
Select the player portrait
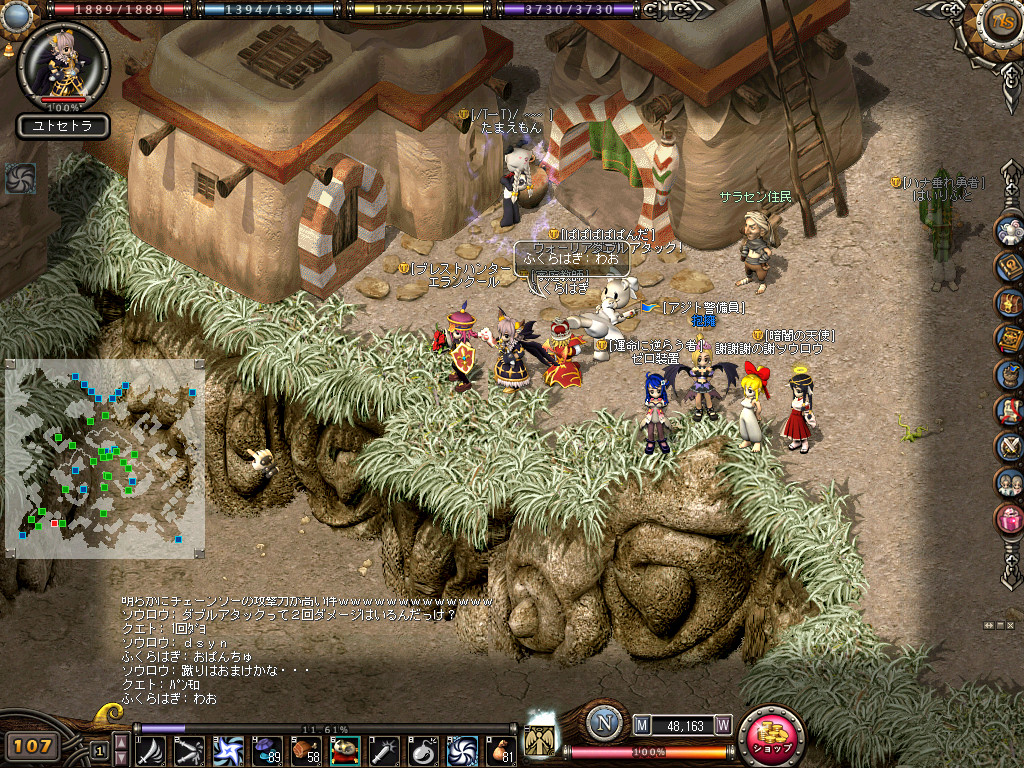(x=63, y=61)
